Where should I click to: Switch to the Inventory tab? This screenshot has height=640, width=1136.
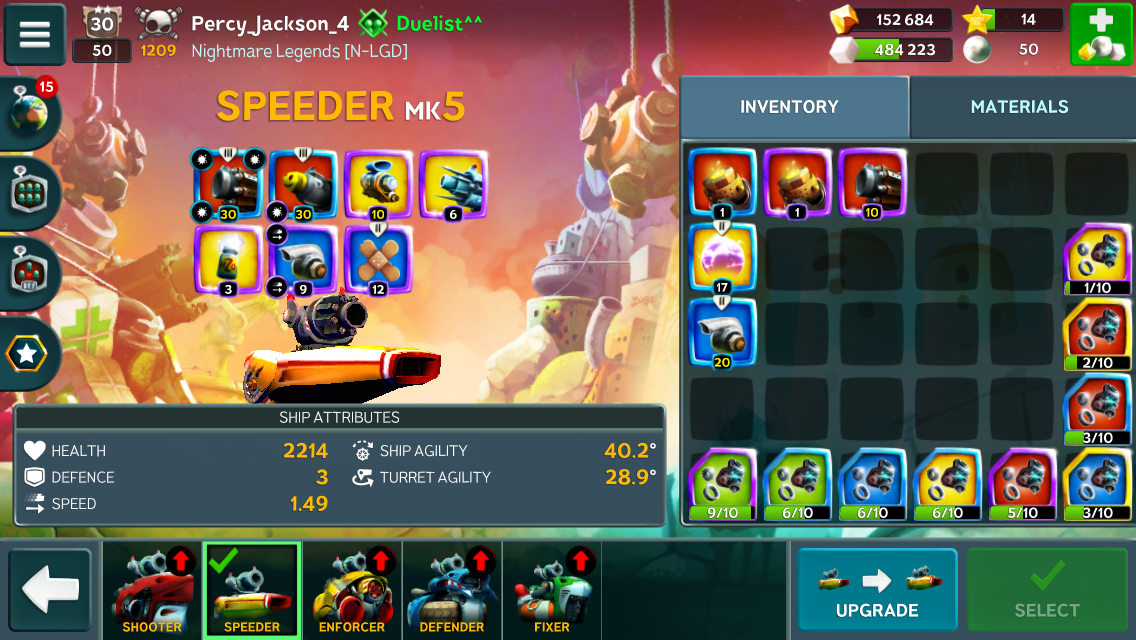pos(789,107)
